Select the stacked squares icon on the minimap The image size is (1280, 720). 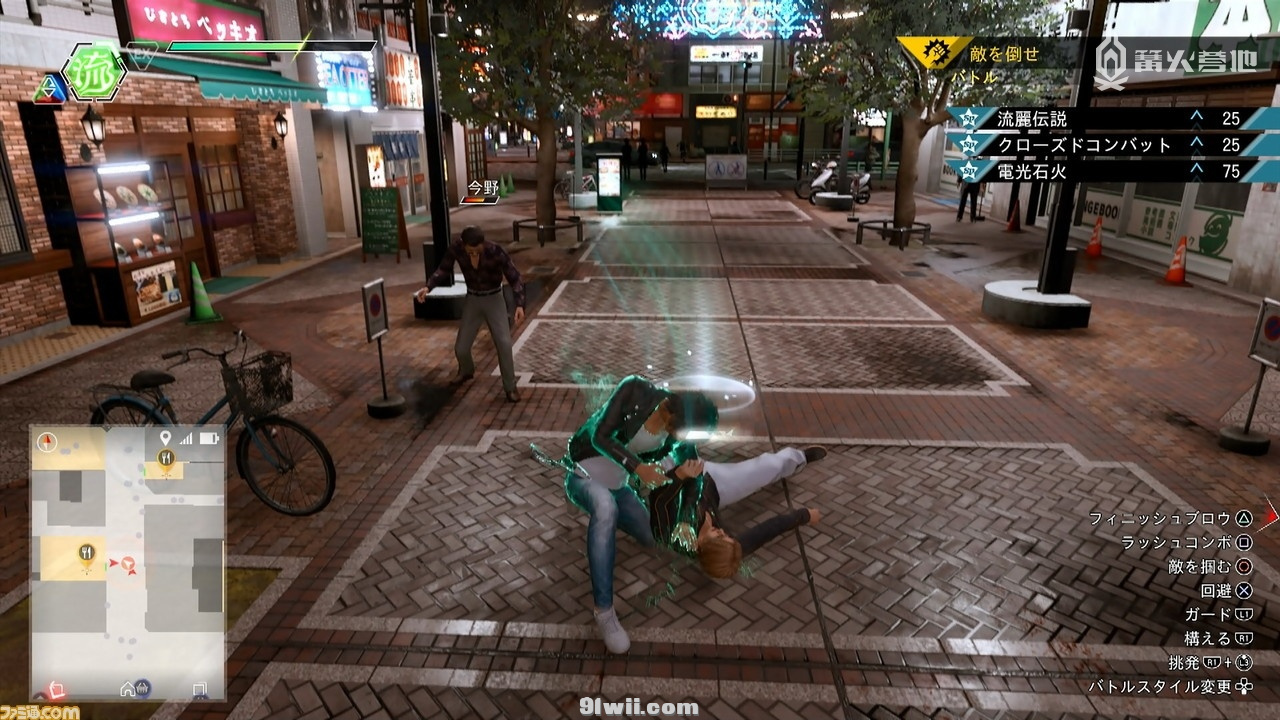click(x=199, y=689)
